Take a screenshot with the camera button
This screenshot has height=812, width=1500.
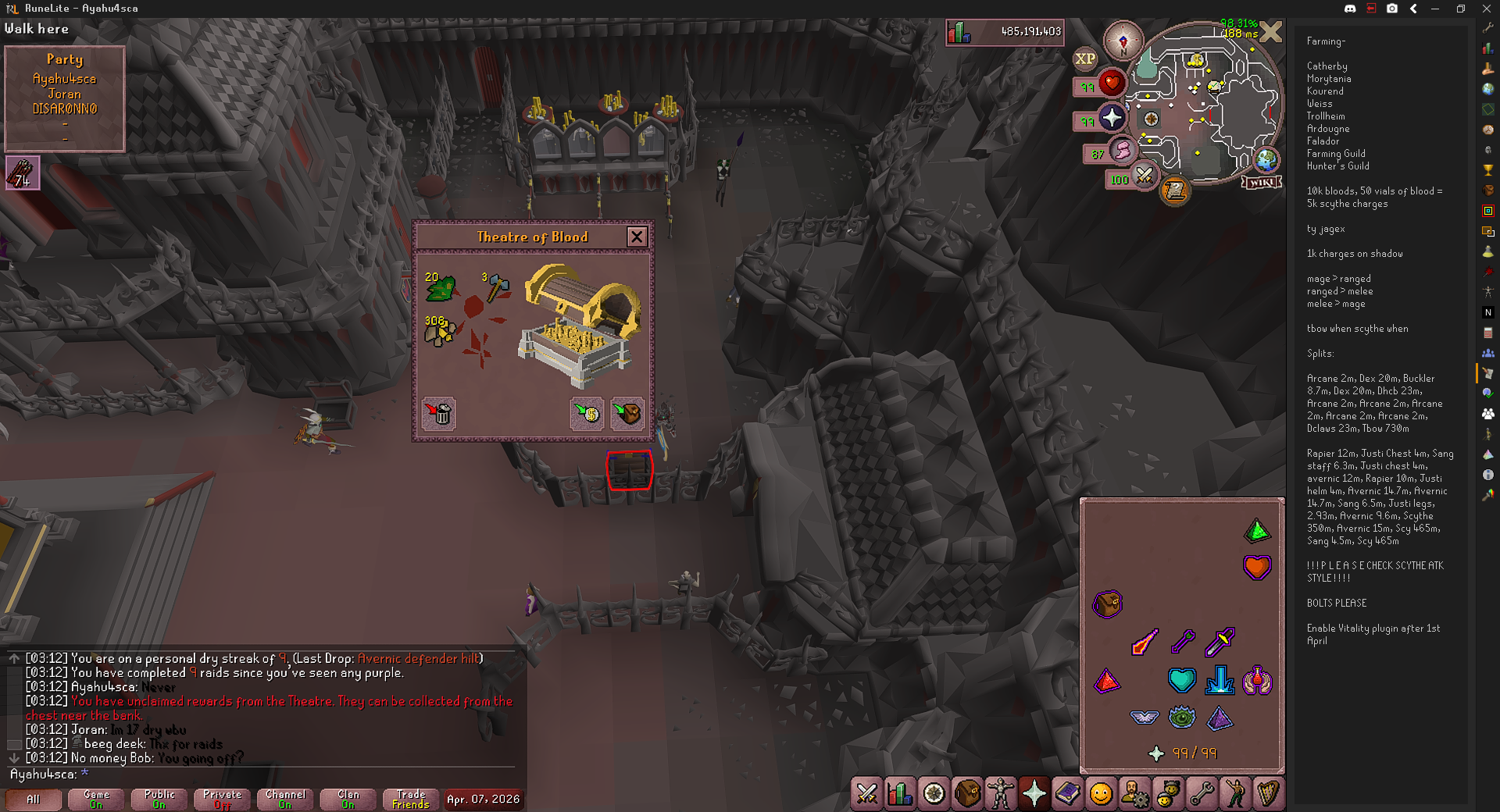1392,9
